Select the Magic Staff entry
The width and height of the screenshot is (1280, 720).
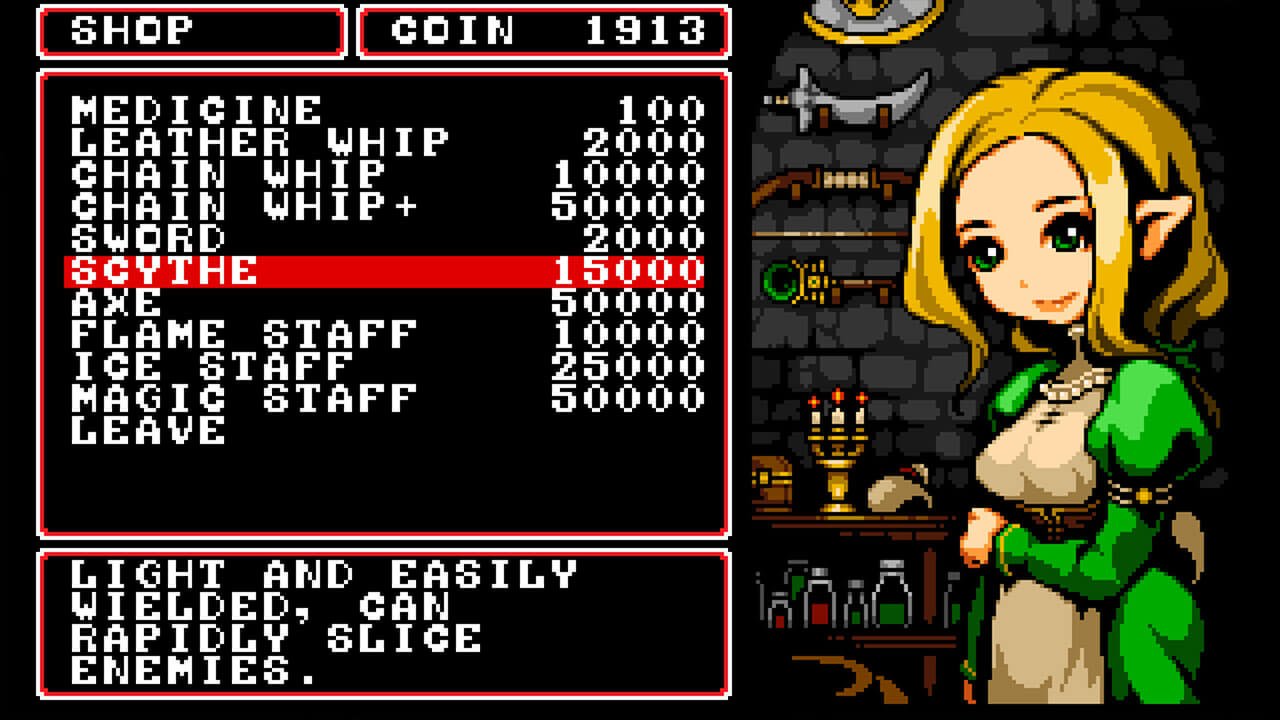244,398
